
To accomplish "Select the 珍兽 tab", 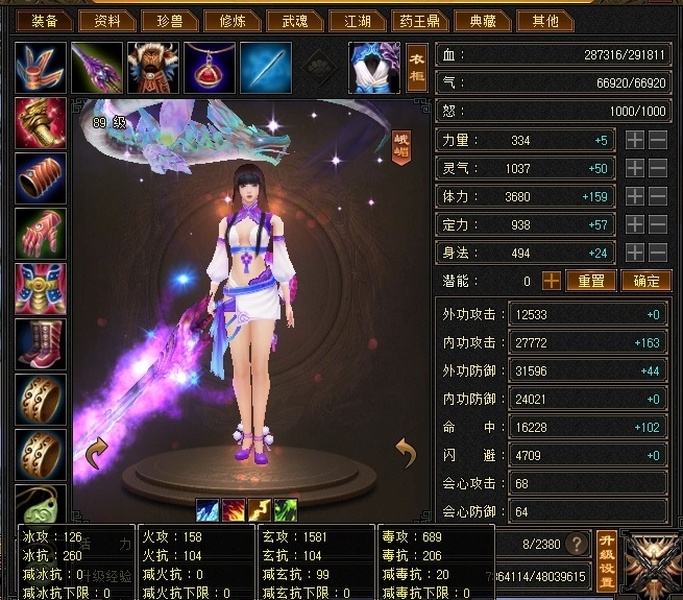I will (170, 20).
